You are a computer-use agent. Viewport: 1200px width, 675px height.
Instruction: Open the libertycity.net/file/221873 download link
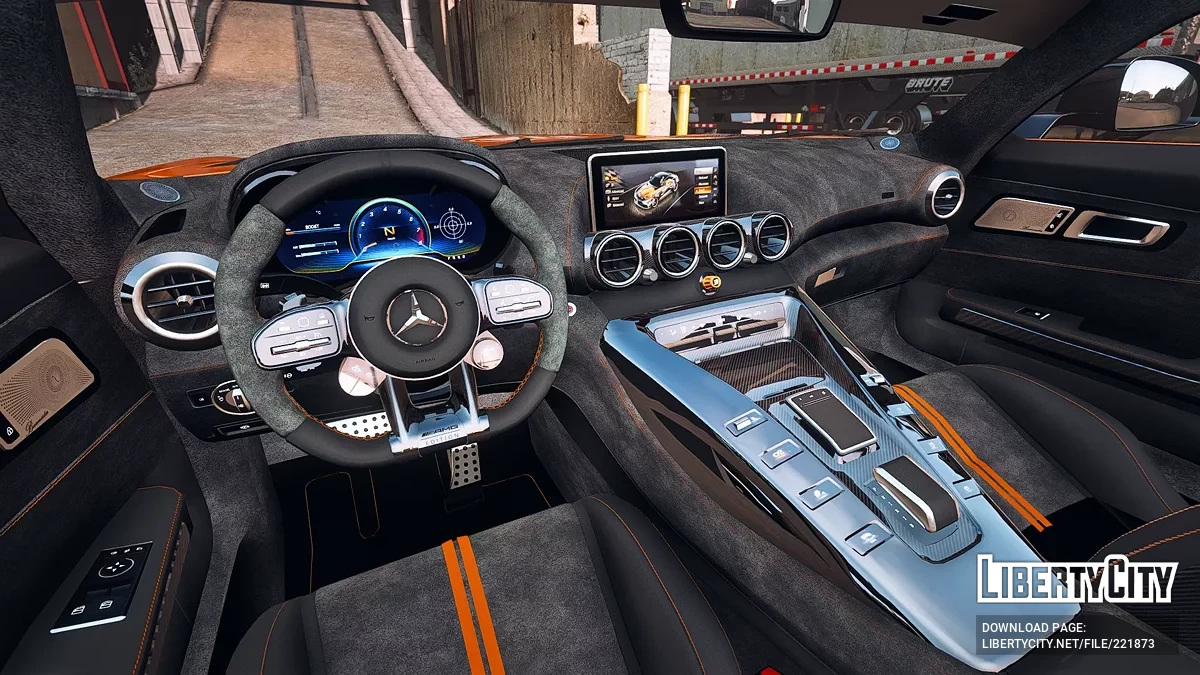tap(1067, 645)
